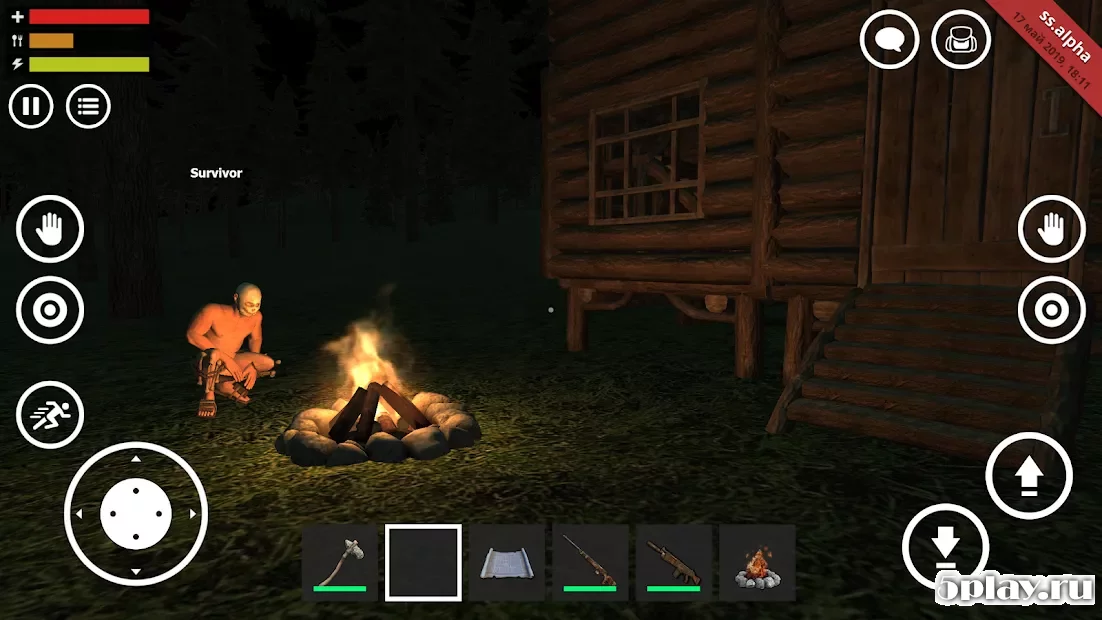
Task: Open the list menu button
Action: click(88, 107)
